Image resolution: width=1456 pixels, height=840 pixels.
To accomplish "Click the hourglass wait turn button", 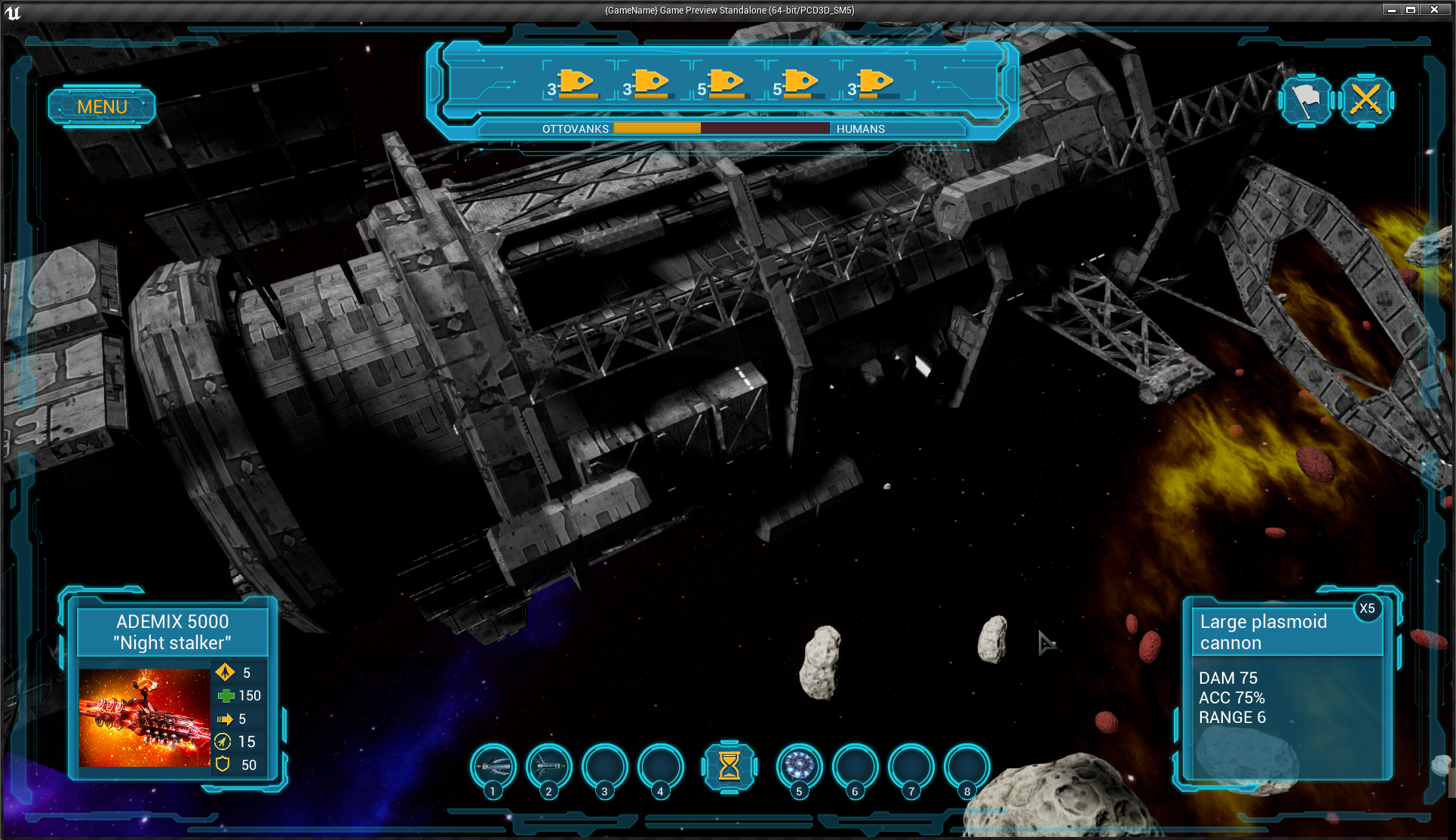I will [x=729, y=766].
